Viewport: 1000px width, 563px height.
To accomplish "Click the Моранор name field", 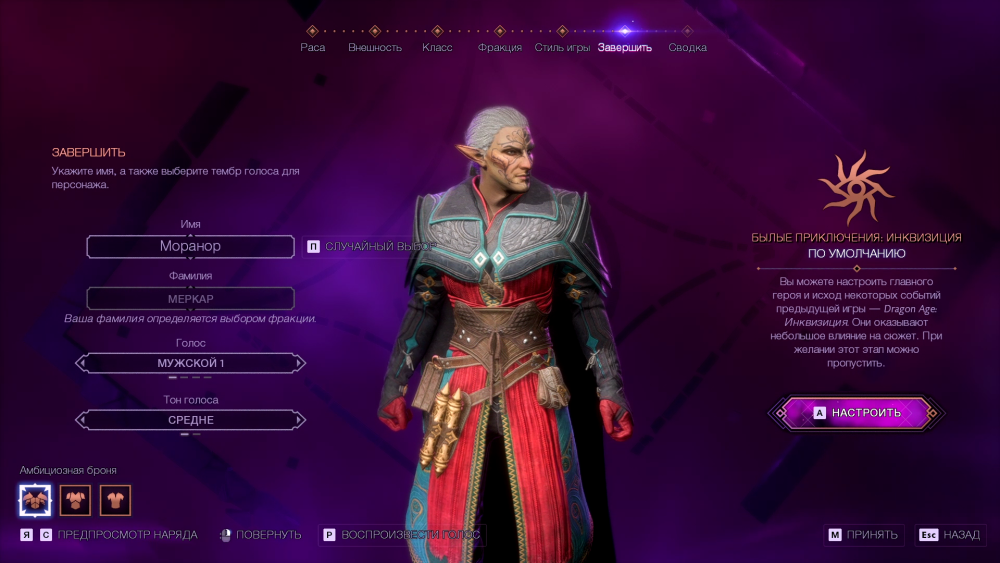I will pyautogui.click(x=190, y=246).
